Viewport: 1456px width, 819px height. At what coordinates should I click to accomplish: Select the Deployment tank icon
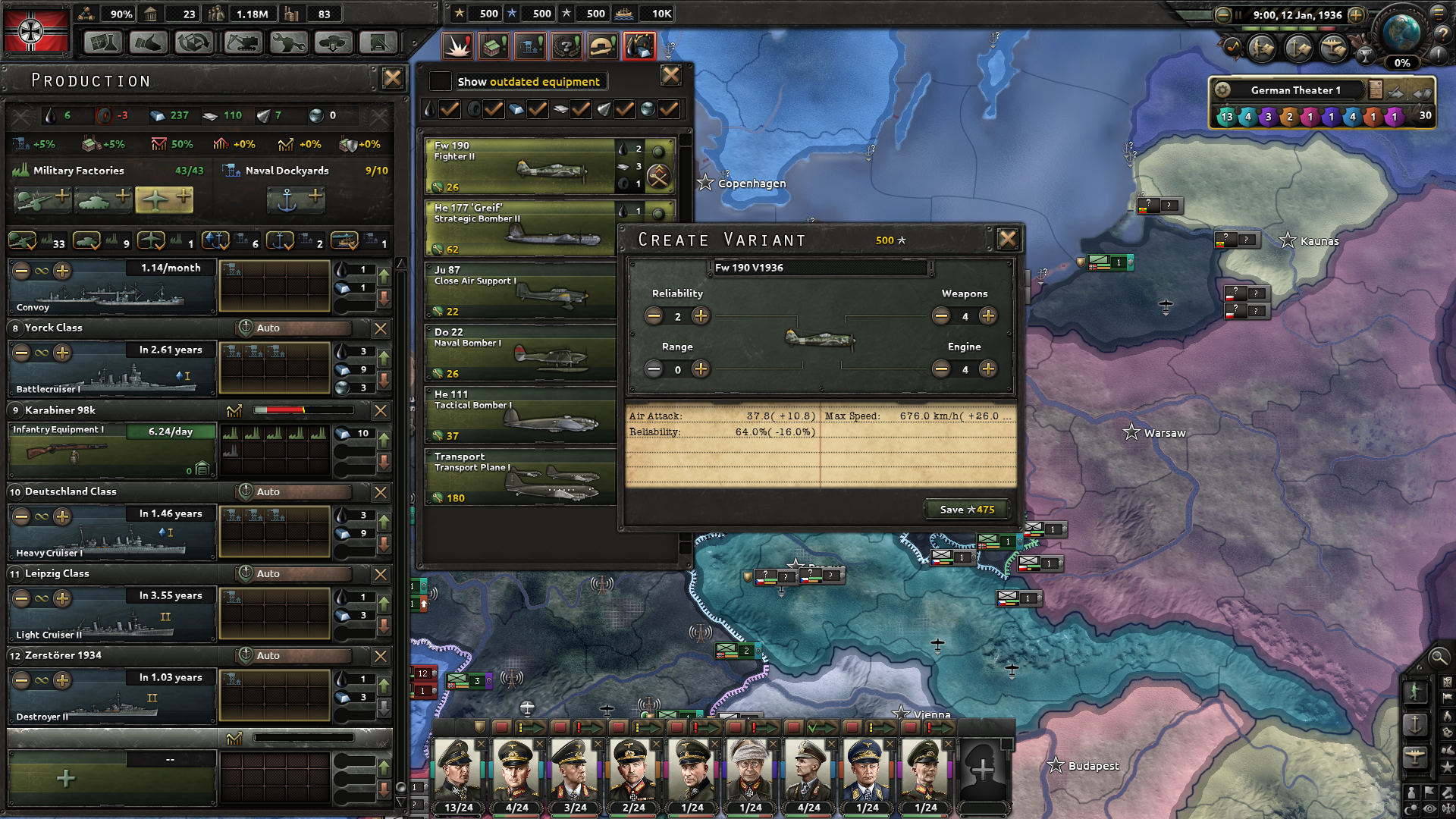pos(331,43)
